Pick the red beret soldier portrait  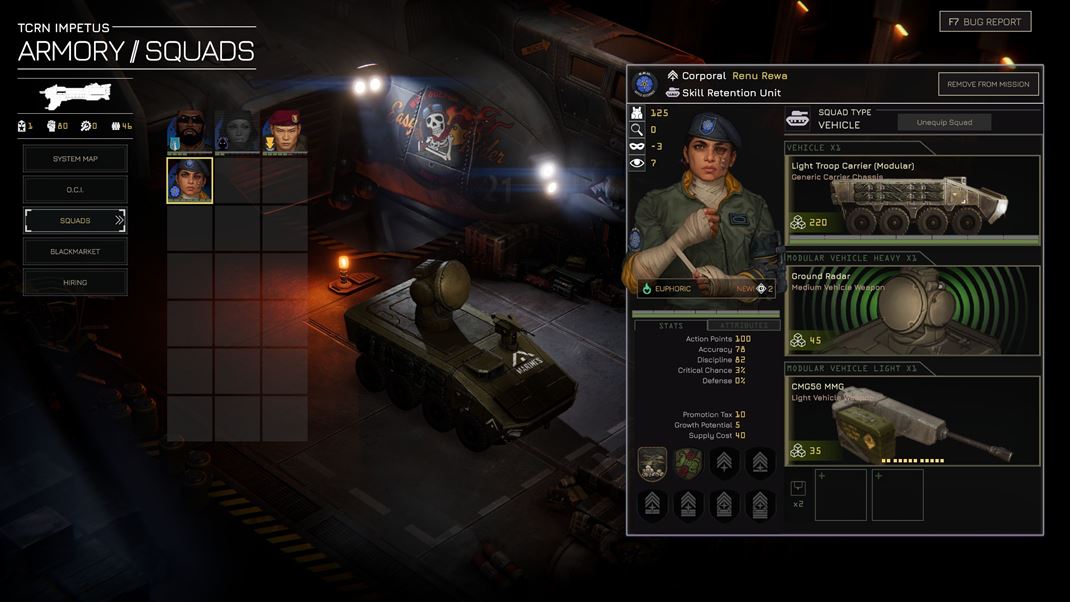(284, 132)
